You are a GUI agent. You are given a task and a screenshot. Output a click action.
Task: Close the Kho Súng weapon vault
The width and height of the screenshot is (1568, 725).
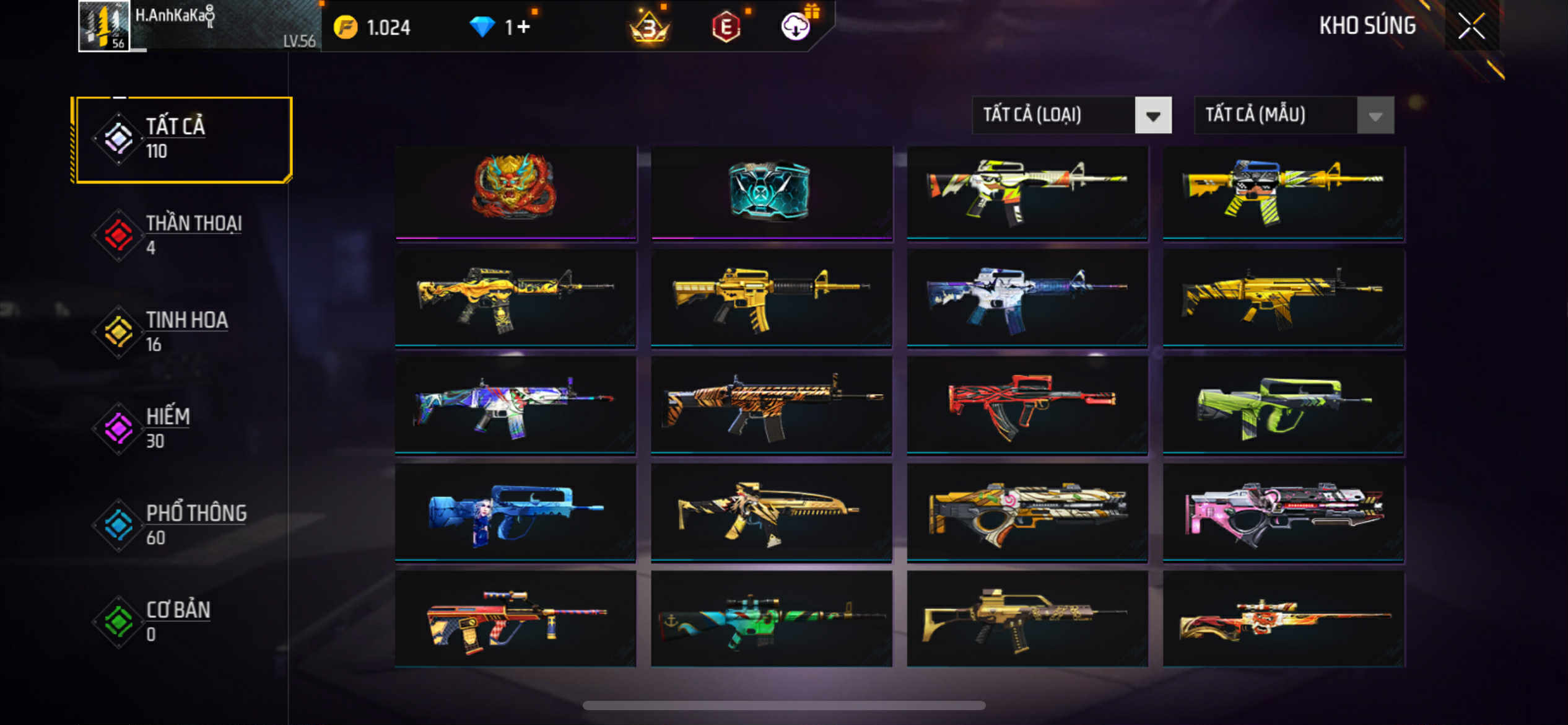pos(1471,26)
